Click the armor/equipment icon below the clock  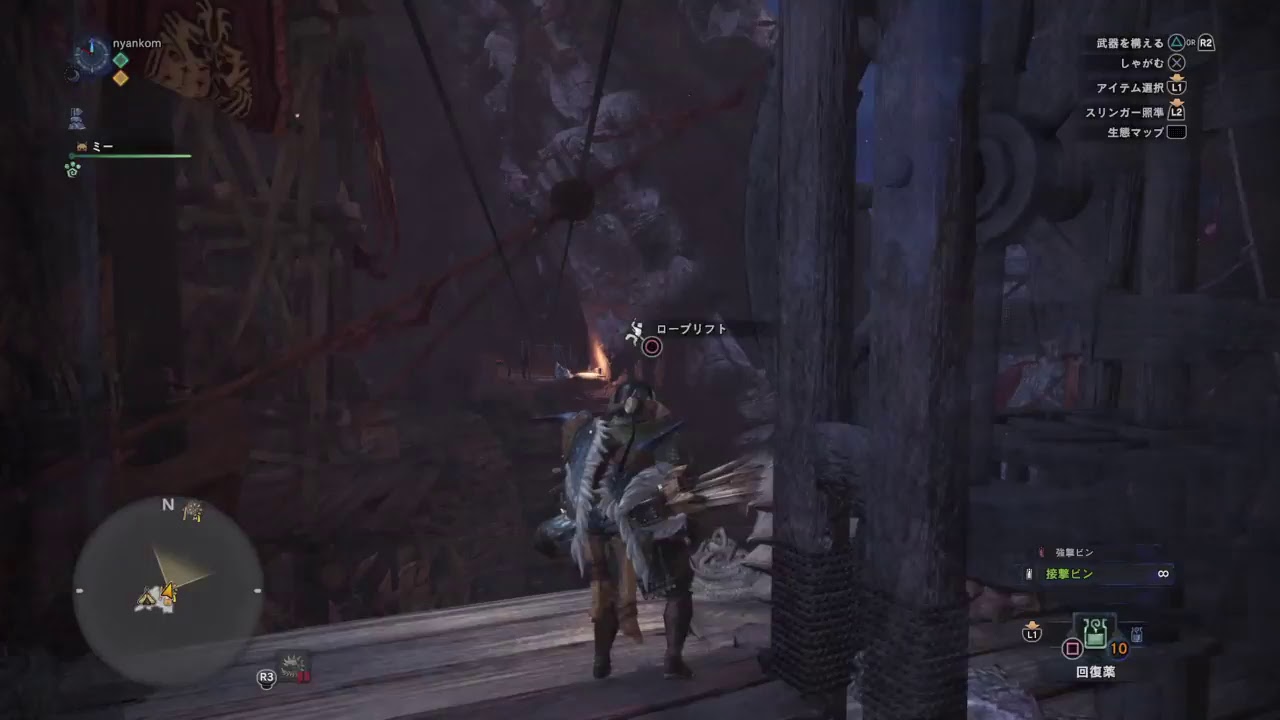click(75, 117)
